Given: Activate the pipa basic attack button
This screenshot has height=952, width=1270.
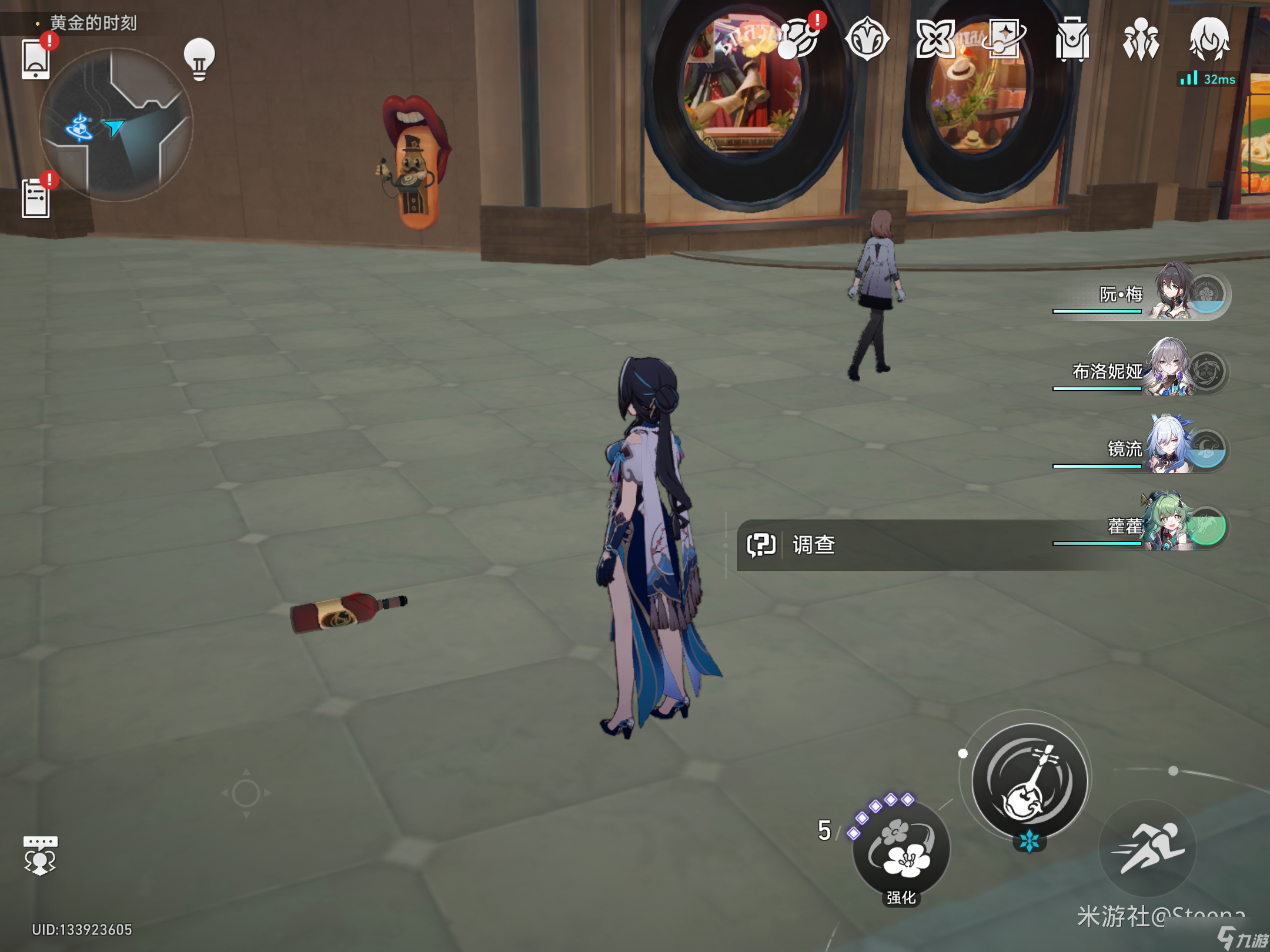Looking at the screenshot, I should (1029, 782).
